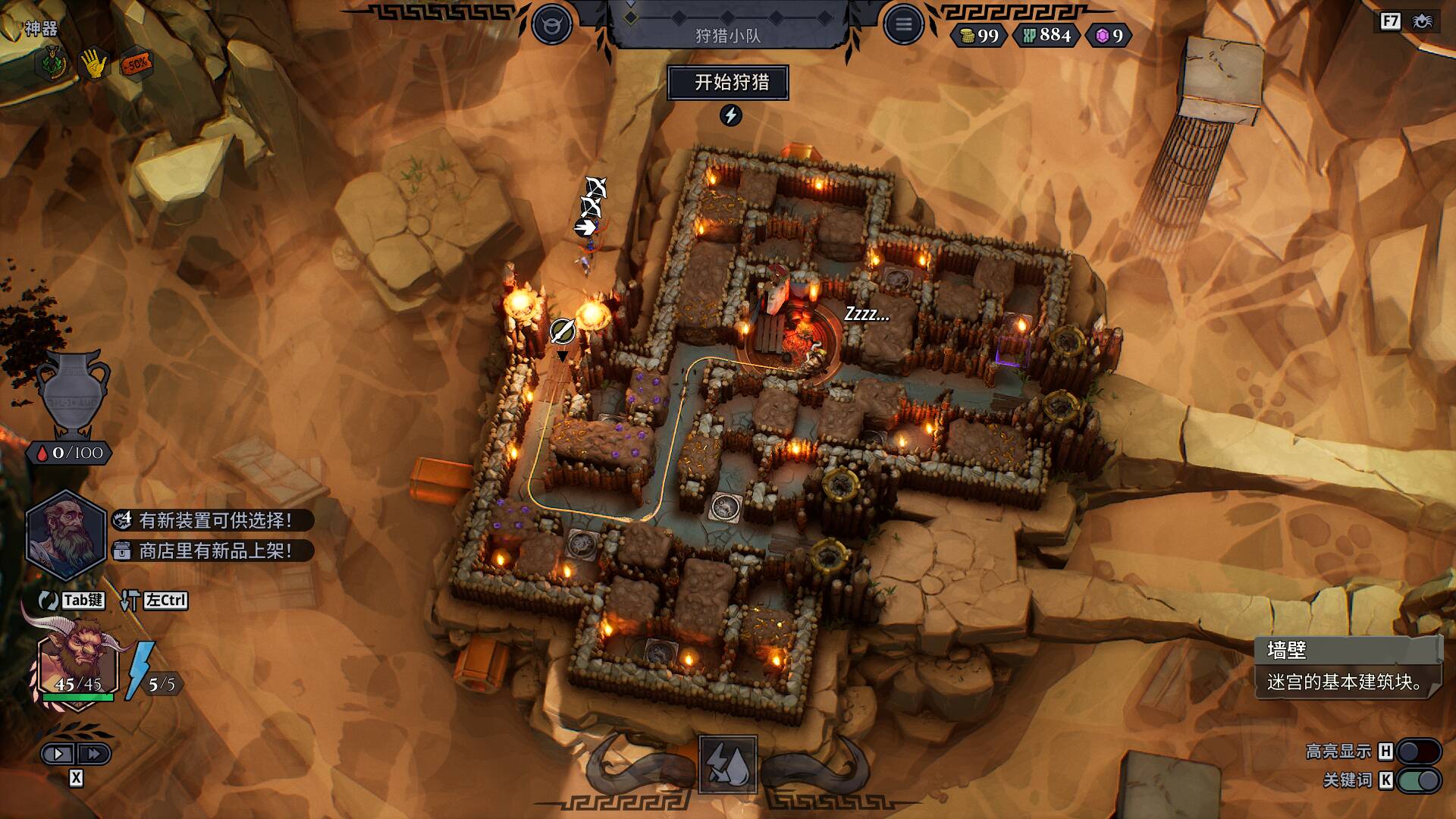Open the minotaur head icon button
This screenshot has height=819, width=1456.
click(x=551, y=25)
